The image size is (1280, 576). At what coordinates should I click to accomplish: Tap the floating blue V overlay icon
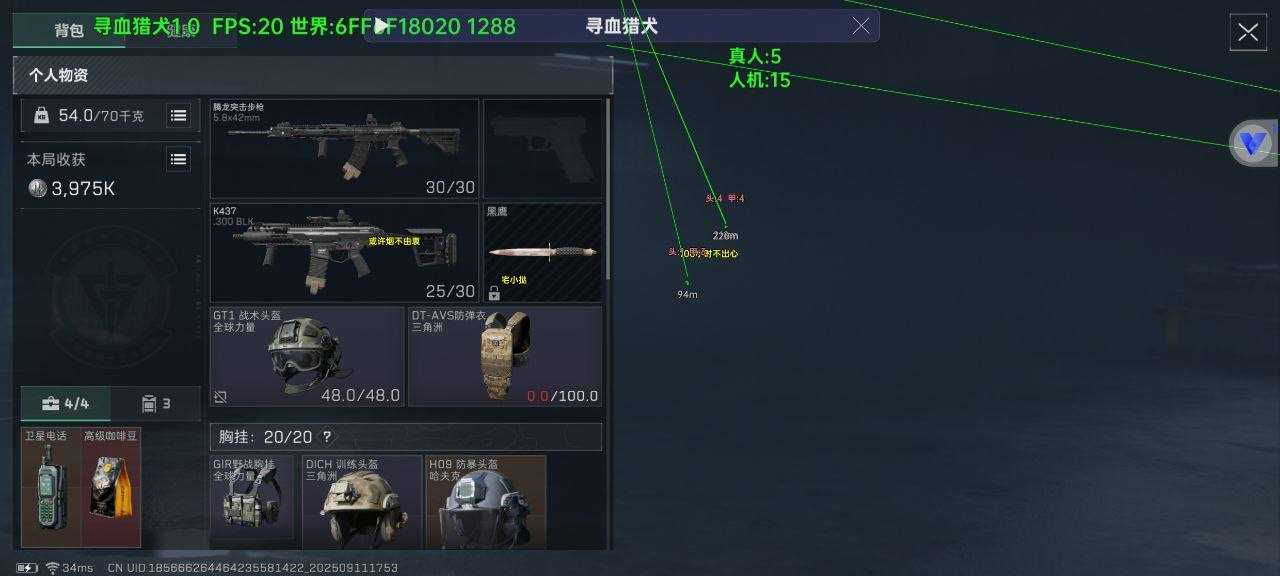[1251, 143]
